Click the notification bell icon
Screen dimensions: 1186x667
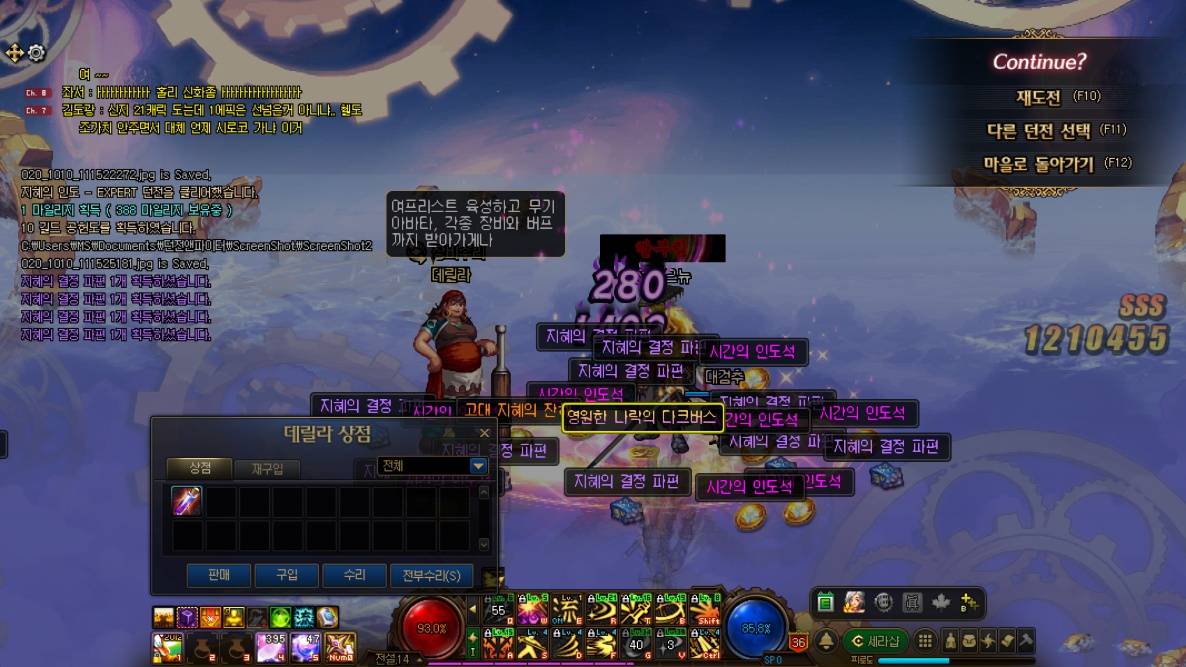tap(827, 641)
